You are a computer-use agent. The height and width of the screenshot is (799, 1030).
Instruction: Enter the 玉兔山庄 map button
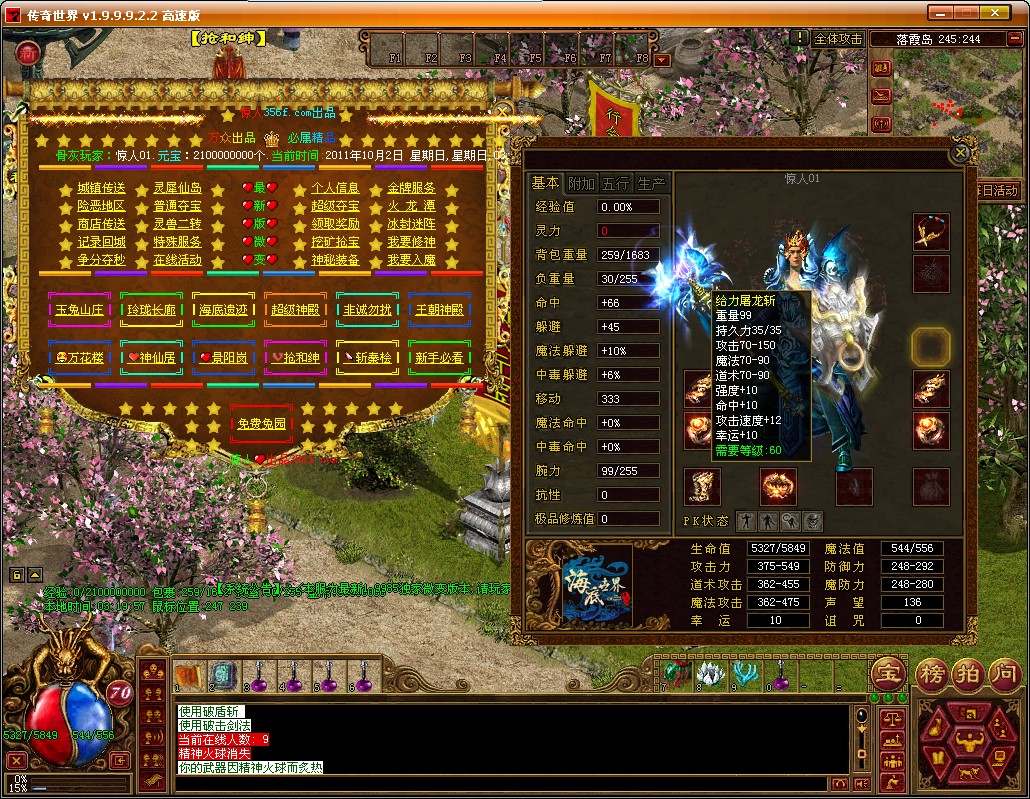point(80,310)
